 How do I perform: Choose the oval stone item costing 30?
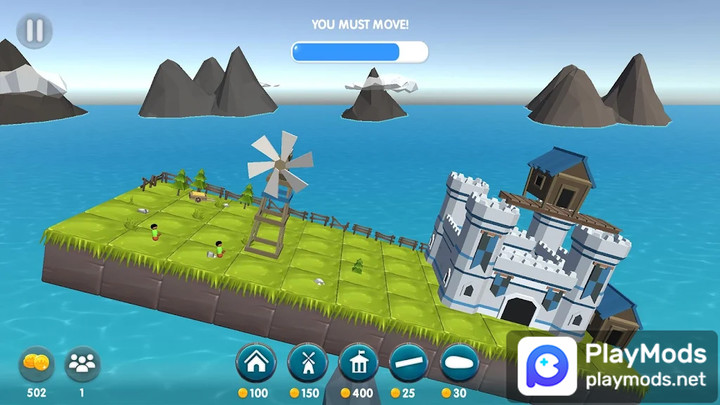(x=461, y=363)
